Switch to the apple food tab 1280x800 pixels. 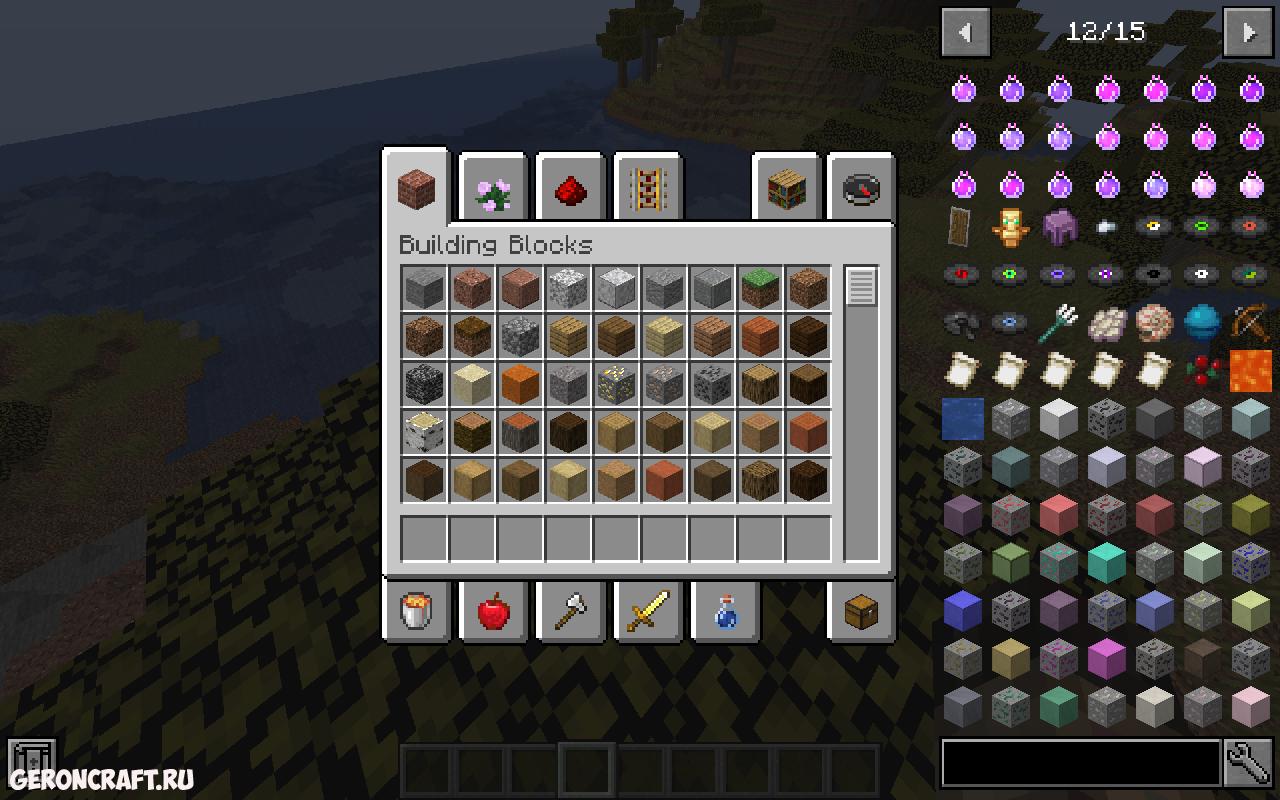pos(493,610)
